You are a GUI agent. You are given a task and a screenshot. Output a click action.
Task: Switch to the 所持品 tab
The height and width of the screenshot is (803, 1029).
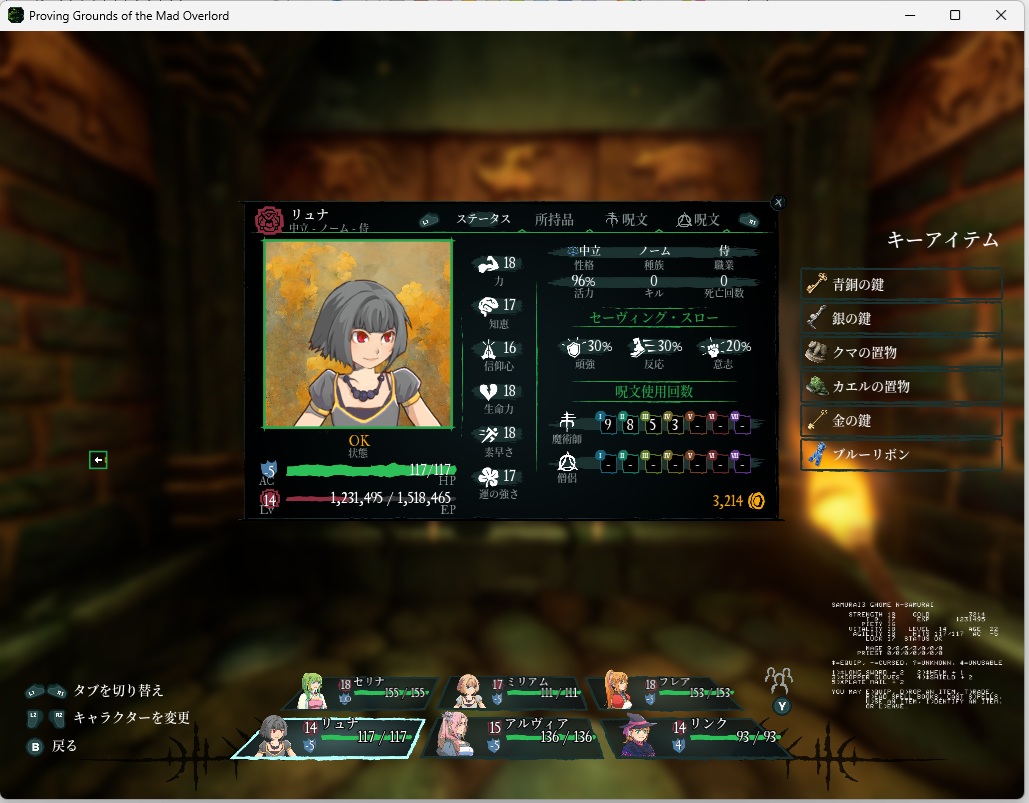(554, 220)
